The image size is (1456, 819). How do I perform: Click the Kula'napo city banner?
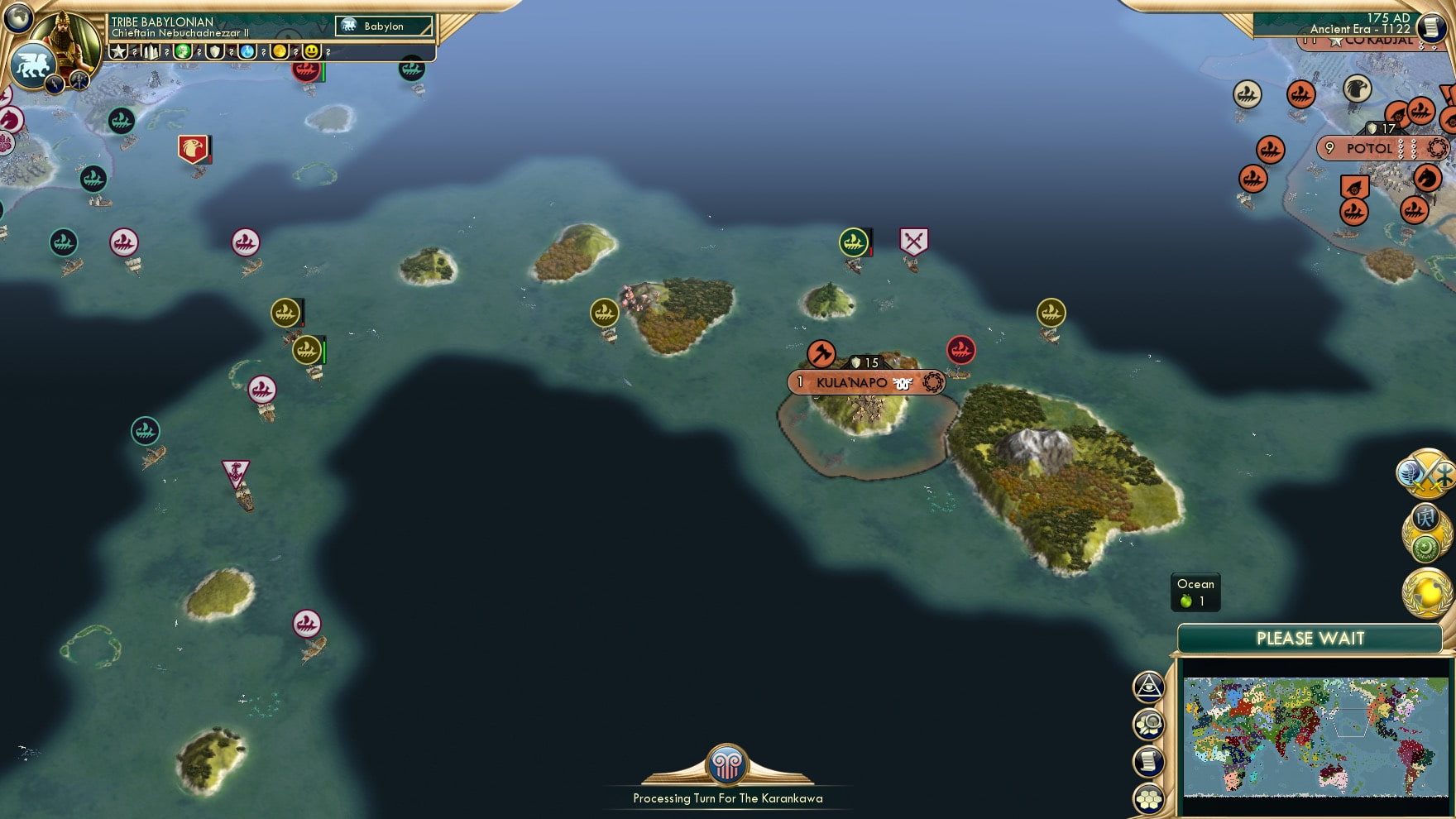pyautogui.click(x=865, y=381)
